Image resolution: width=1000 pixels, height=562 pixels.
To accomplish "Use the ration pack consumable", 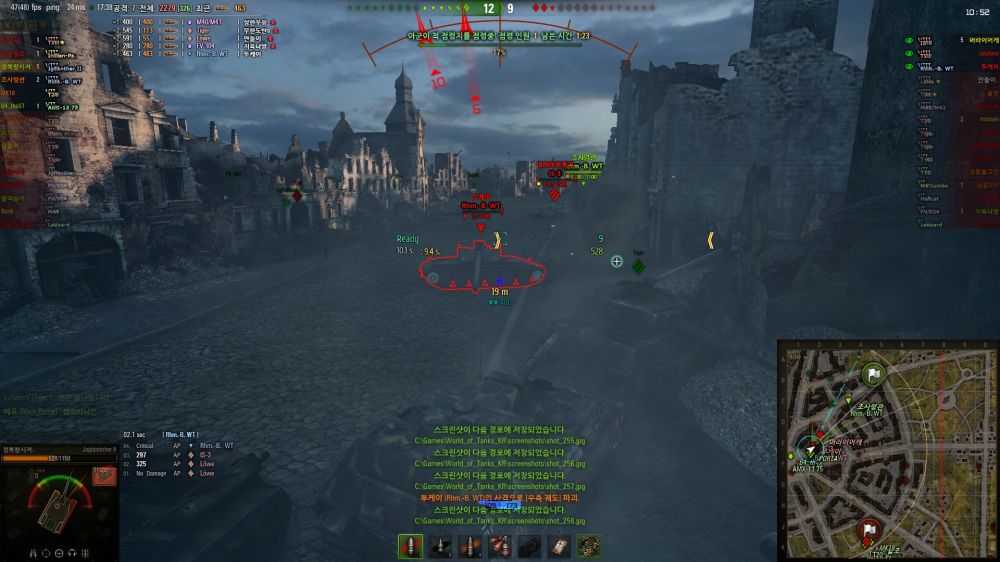I will [x=560, y=546].
